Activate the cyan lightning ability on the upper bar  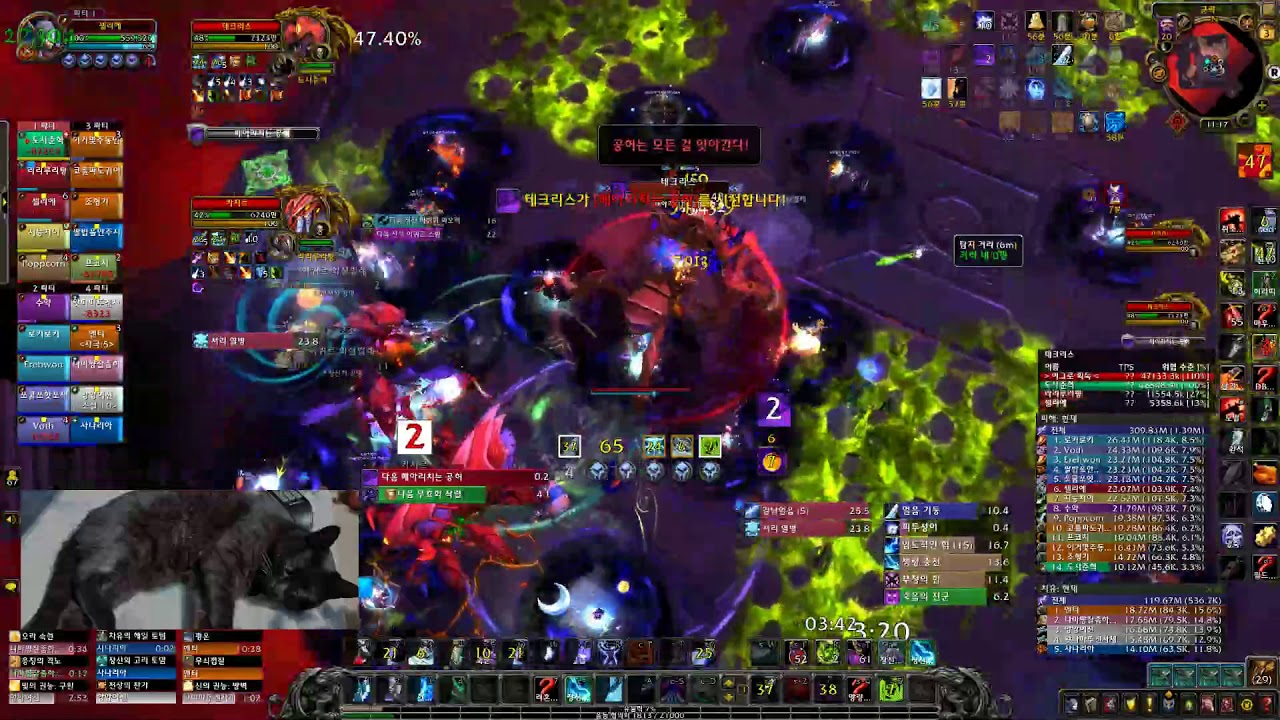920,654
